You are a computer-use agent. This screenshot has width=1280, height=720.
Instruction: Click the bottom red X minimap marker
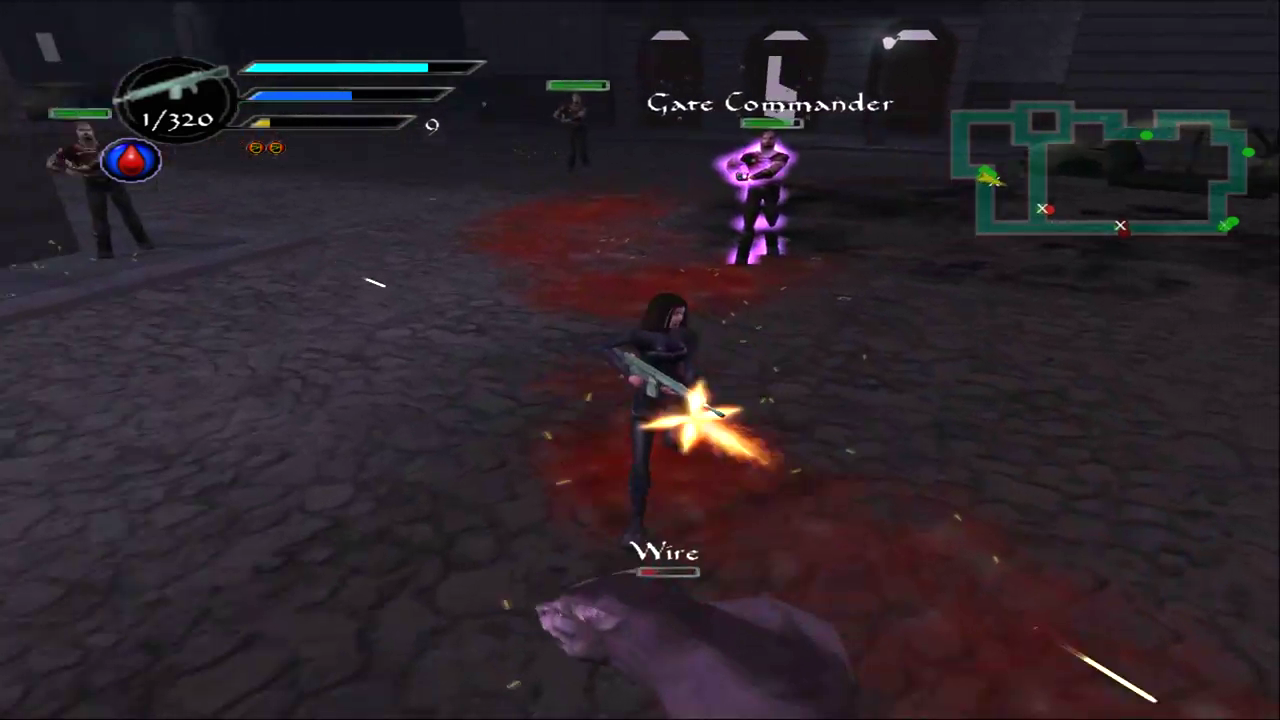pos(1121,226)
